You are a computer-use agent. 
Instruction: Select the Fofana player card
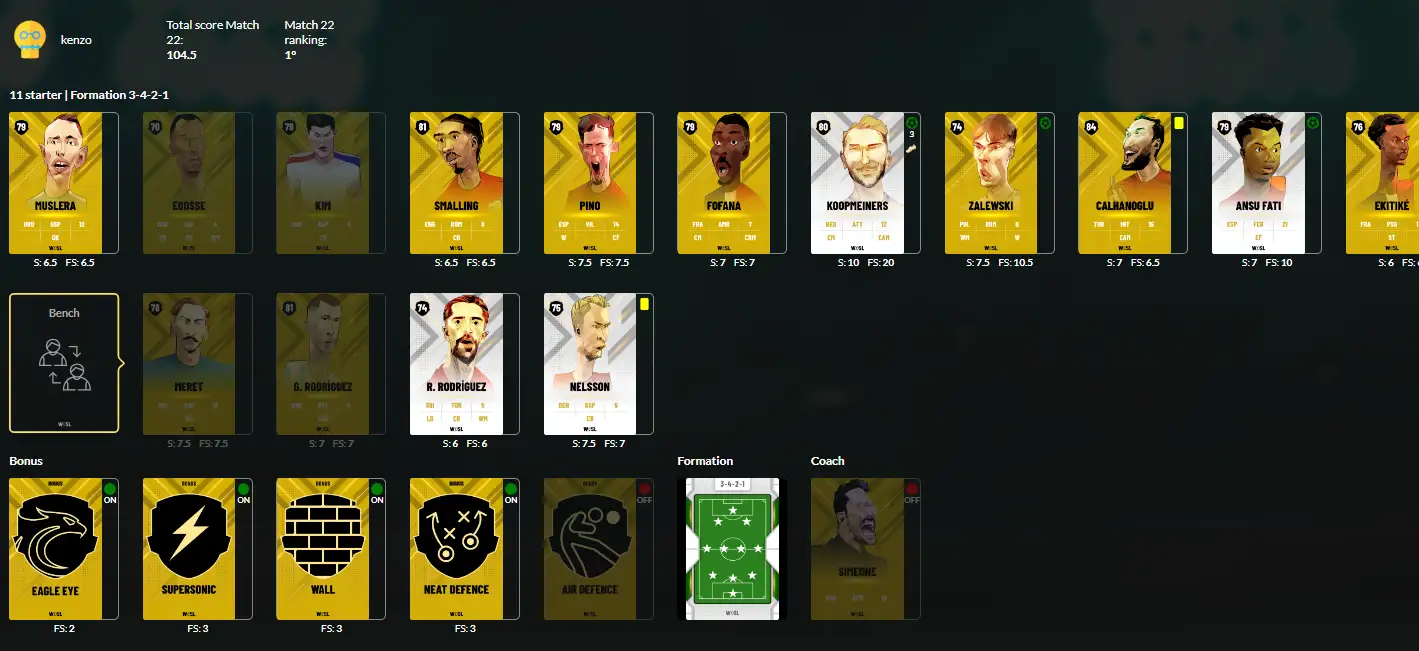[724, 182]
